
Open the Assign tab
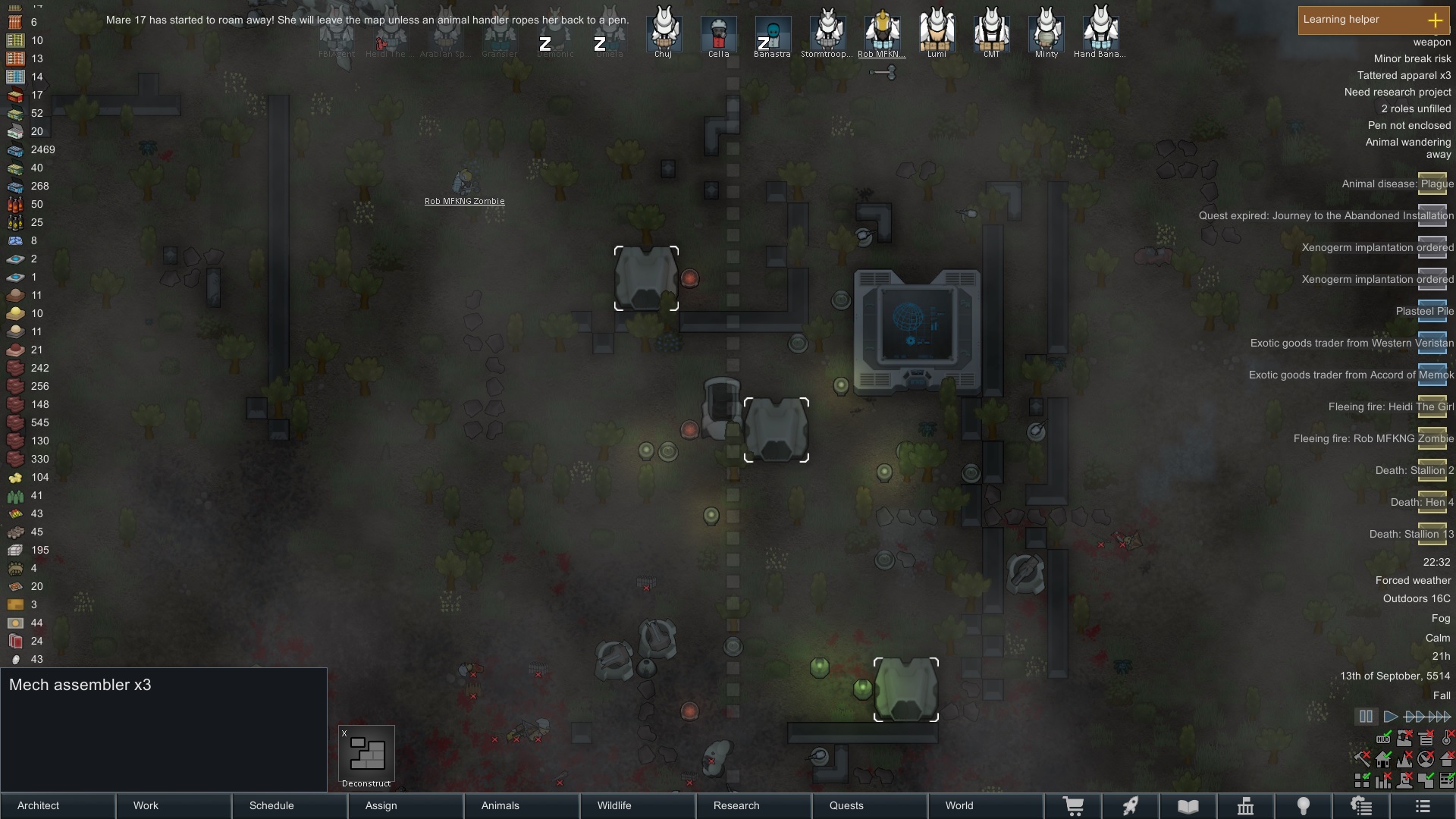pyautogui.click(x=406, y=805)
